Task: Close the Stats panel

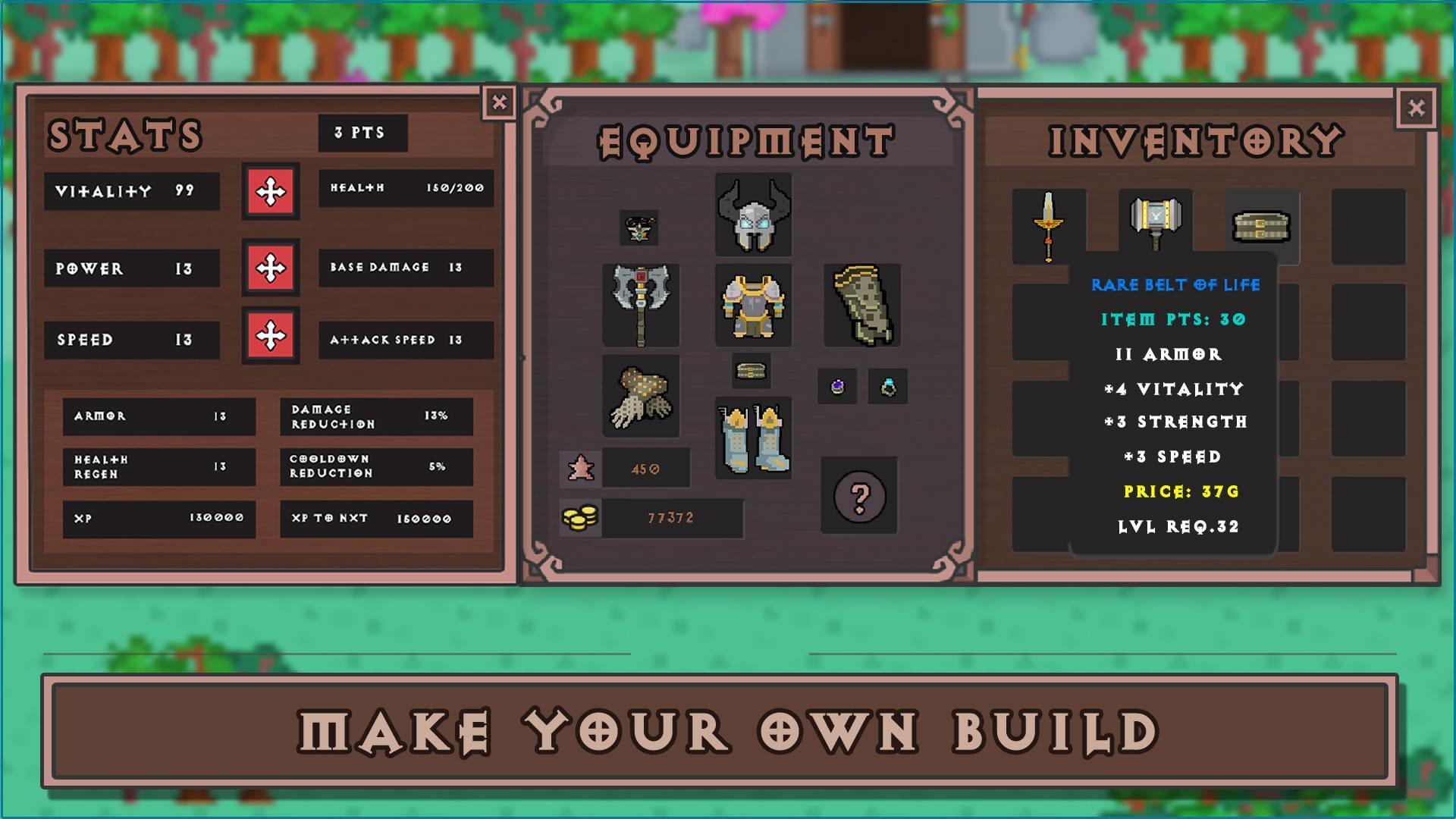Action: click(x=499, y=102)
